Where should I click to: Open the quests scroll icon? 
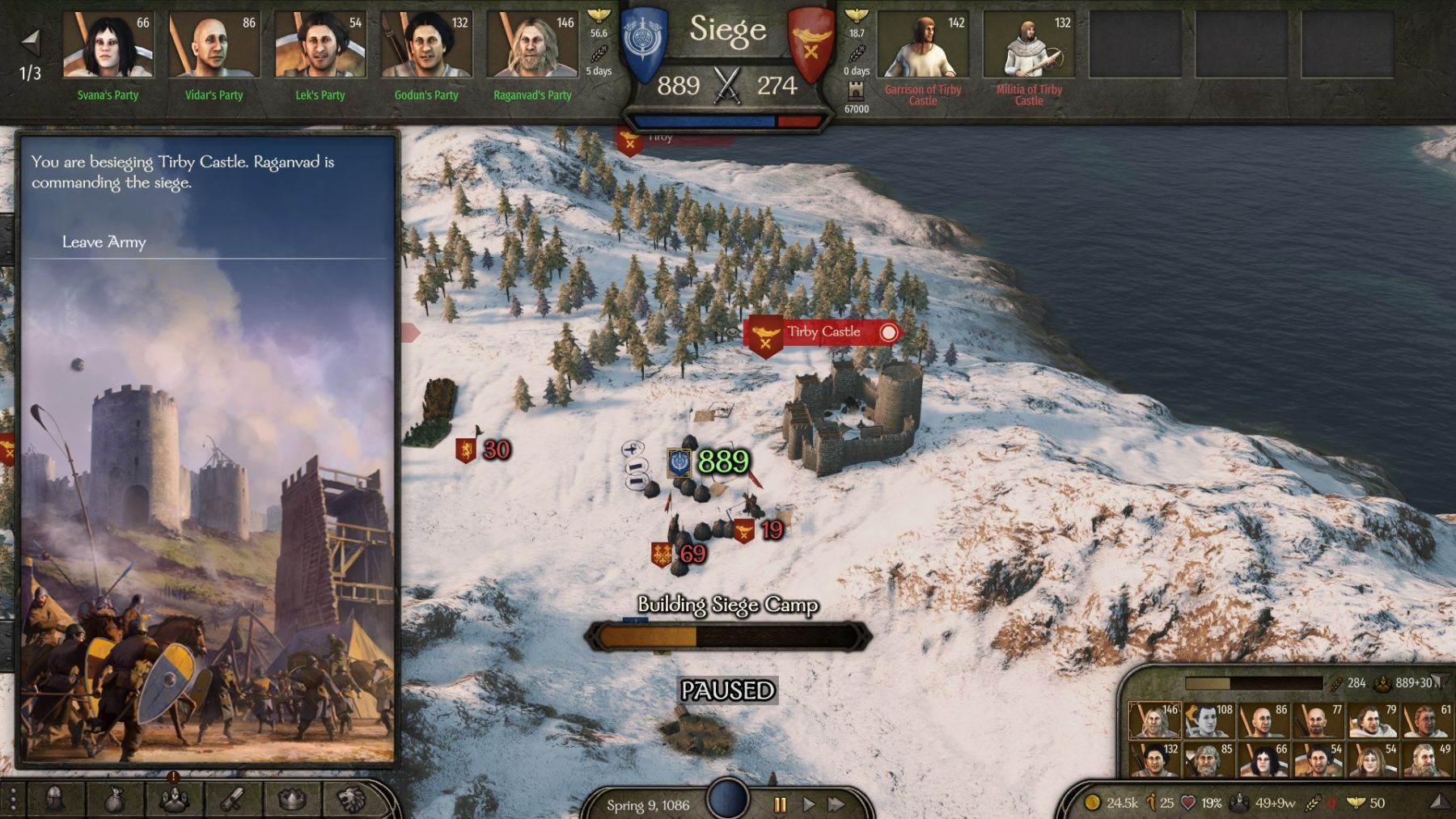[x=234, y=800]
